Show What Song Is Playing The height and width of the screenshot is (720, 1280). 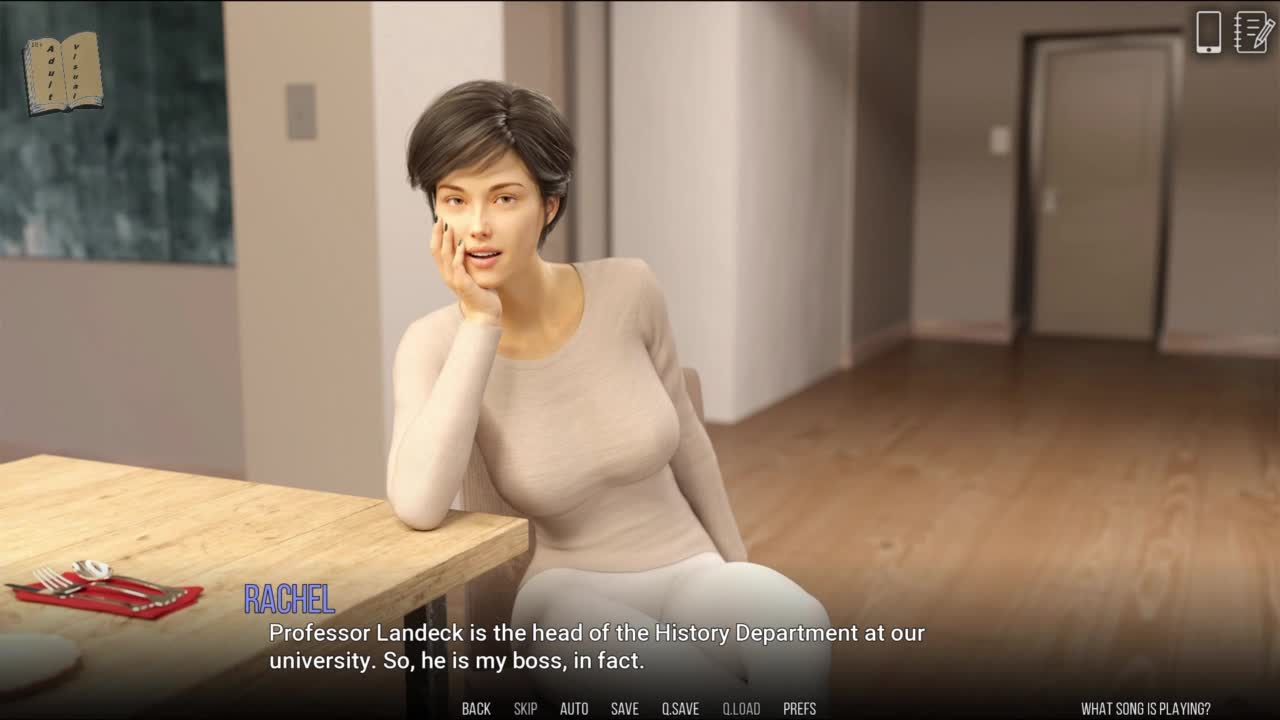tap(1145, 709)
